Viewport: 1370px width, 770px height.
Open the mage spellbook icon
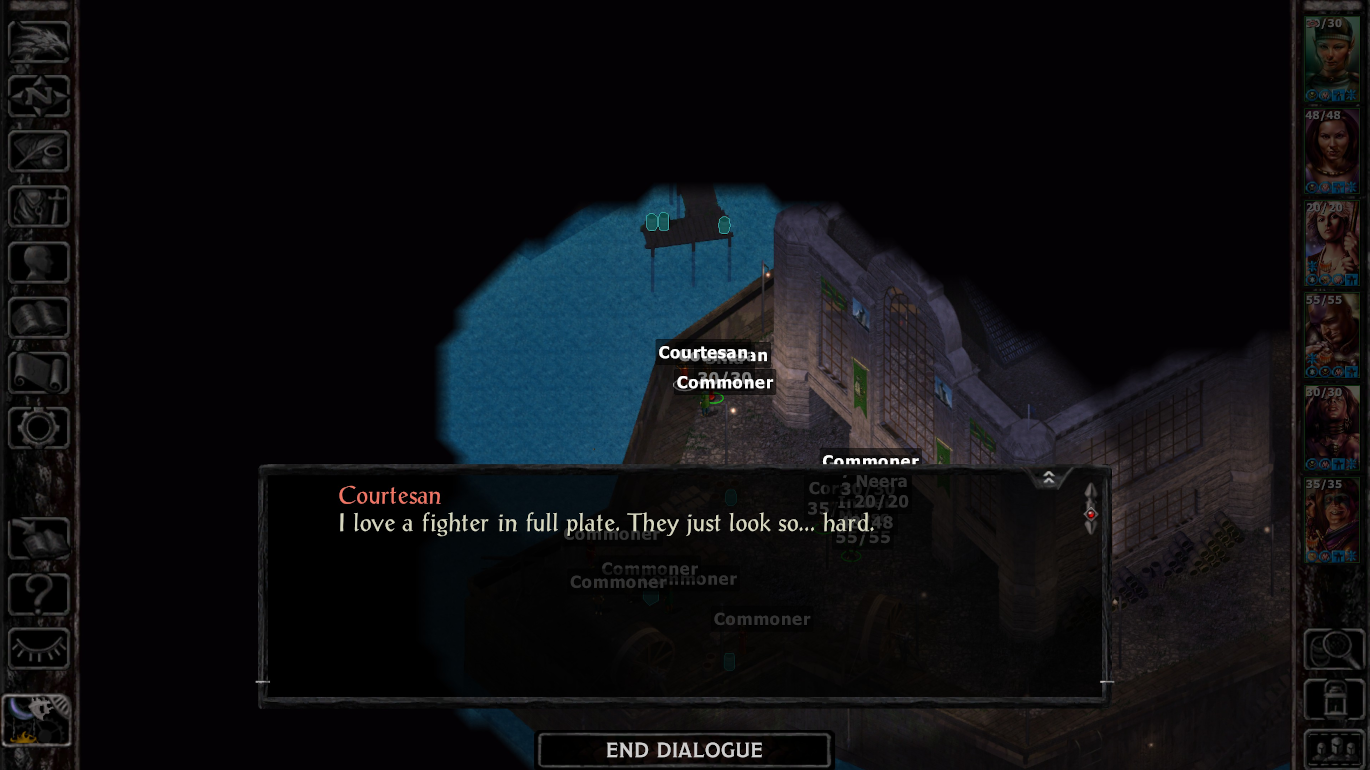pos(39,318)
